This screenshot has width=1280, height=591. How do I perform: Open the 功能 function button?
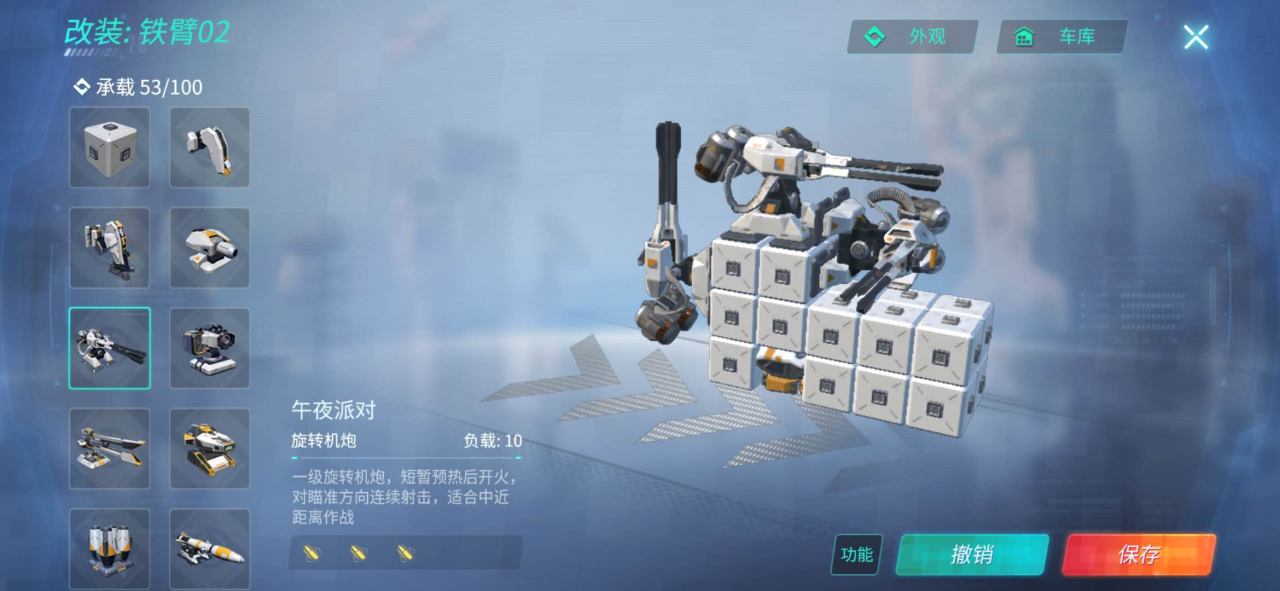[856, 555]
